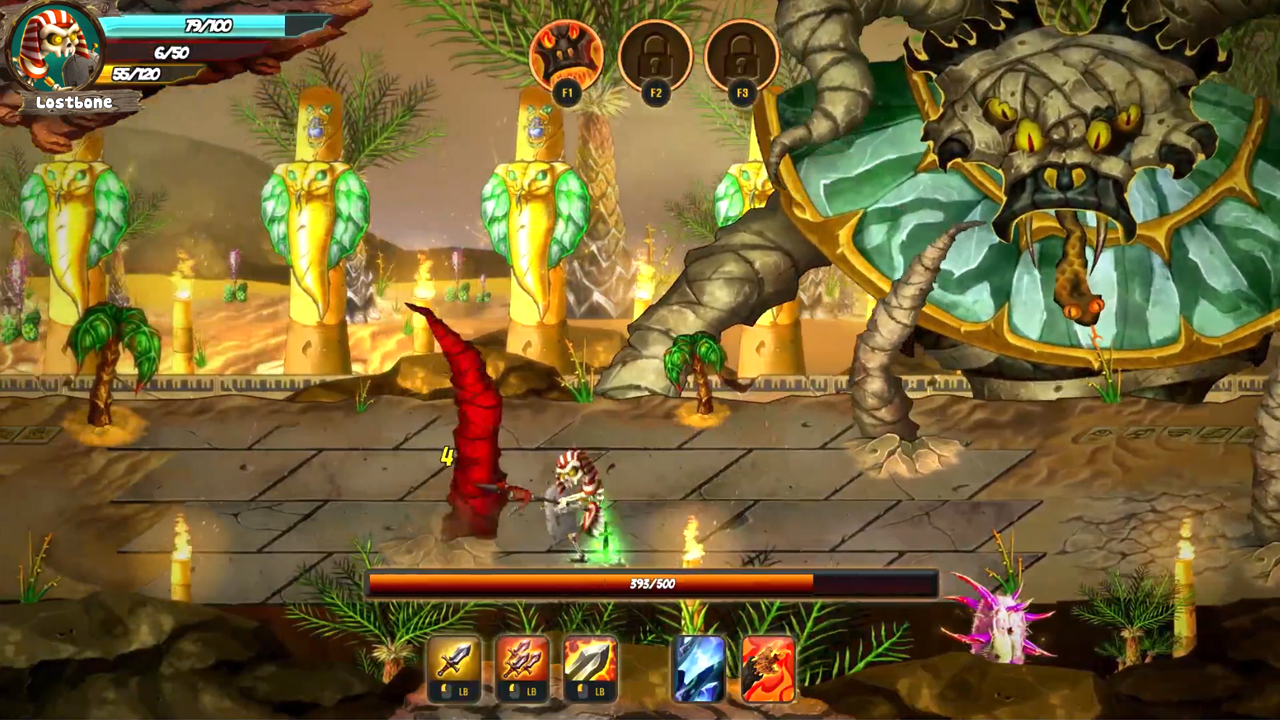Click the locked slot labeled F3
Screen dimensions: 1280x720
tap(741, 56)
